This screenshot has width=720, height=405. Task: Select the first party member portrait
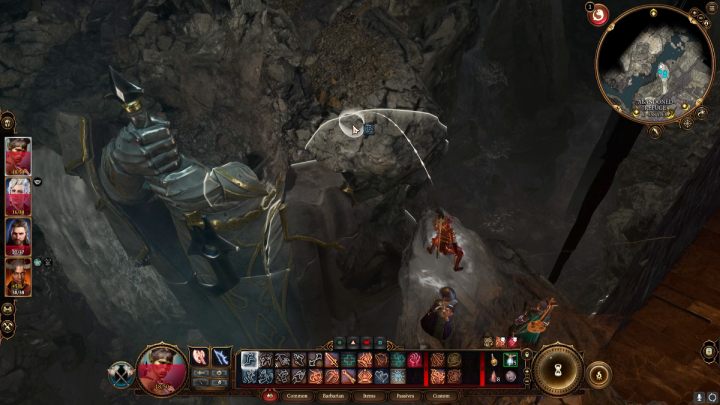(18, 157)
